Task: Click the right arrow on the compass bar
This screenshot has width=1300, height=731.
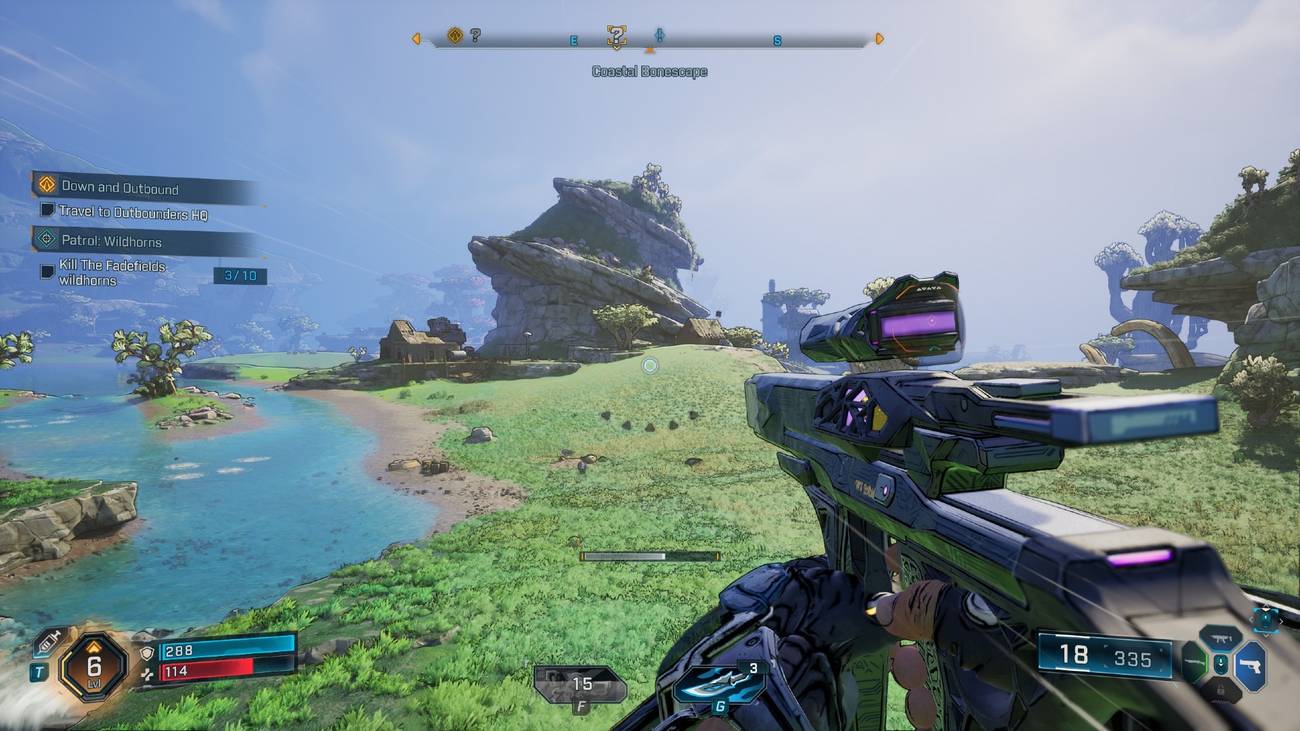Action: pos(879,37)
